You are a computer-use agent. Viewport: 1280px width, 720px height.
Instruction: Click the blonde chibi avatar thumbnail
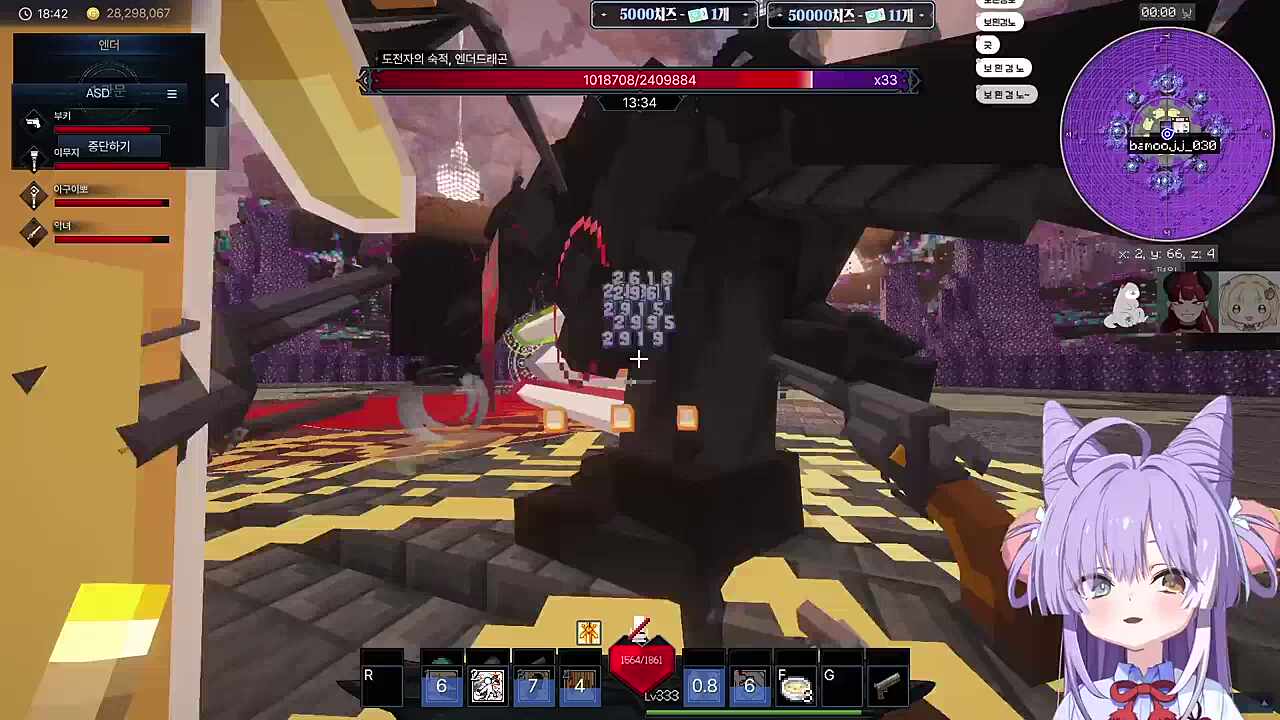point(1247,303)
